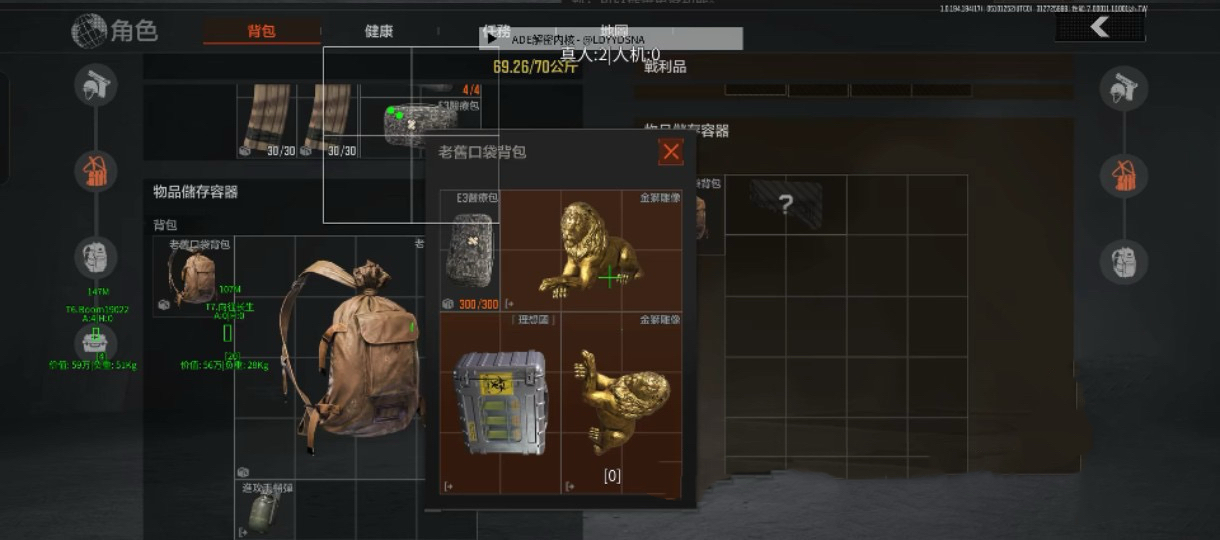Inspect the unknown question-mark loot item

pos(786,205)
